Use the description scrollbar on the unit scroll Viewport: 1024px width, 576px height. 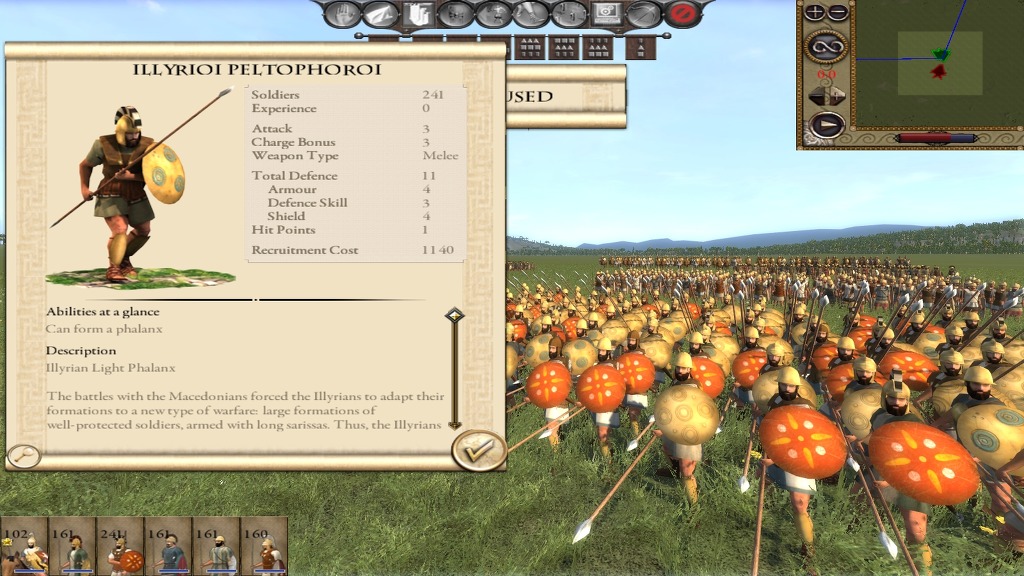pos(455,368)
